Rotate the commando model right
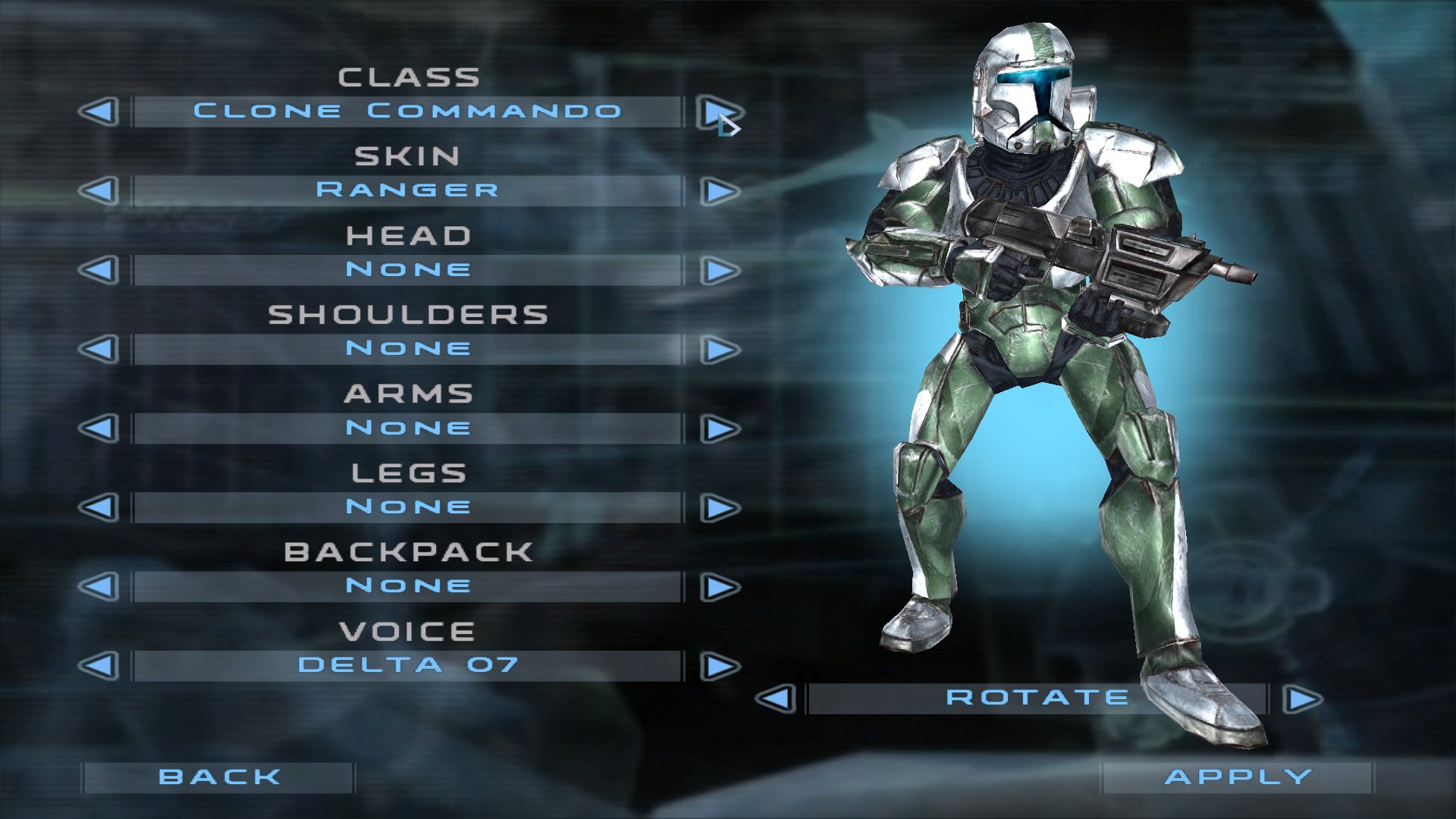This screenshot has height=819, width=1456. click(x=1301, y=697)
